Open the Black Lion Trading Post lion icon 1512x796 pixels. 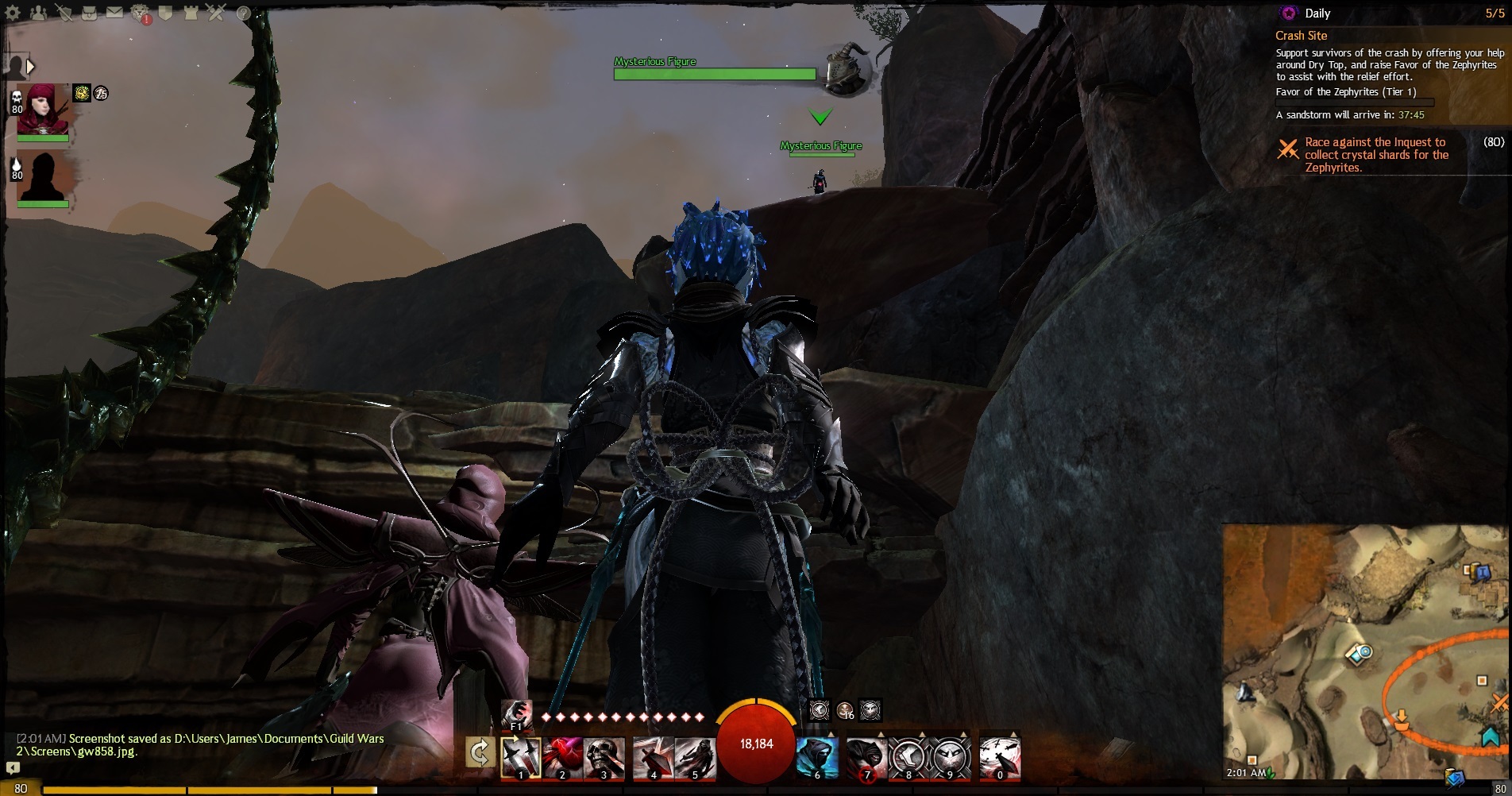coord(141,14)
